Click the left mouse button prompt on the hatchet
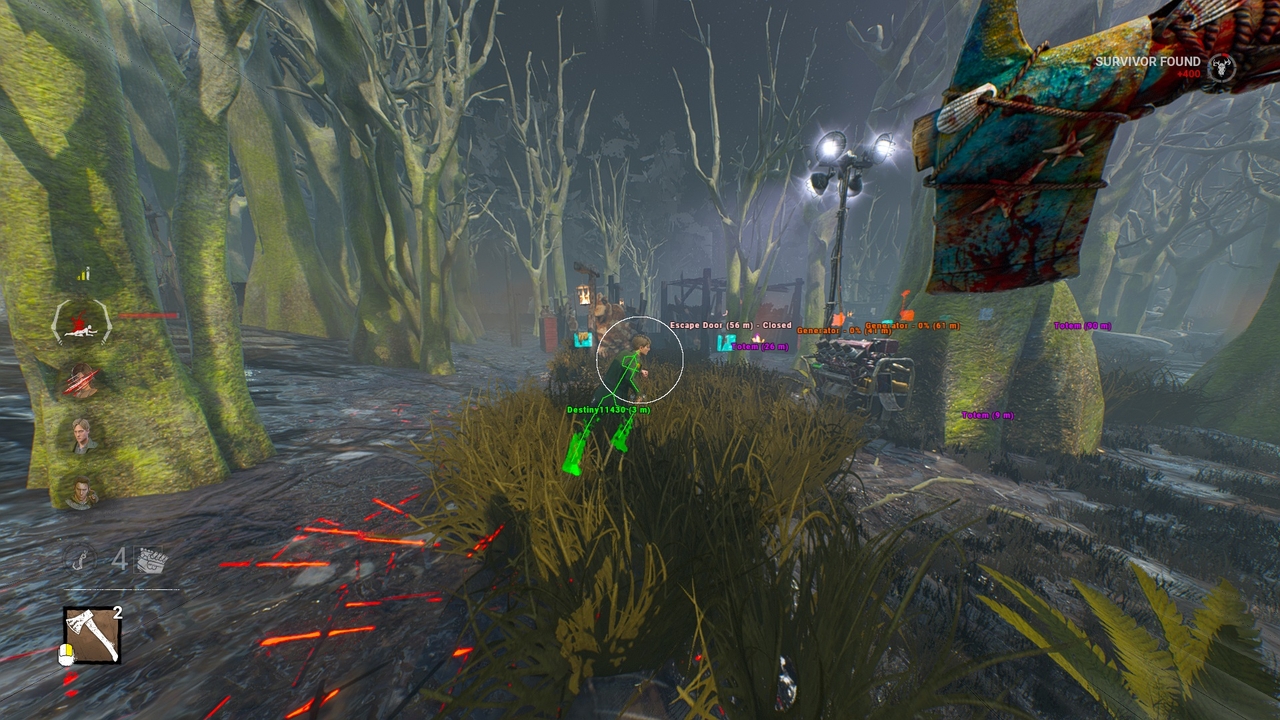 (66, 654)
